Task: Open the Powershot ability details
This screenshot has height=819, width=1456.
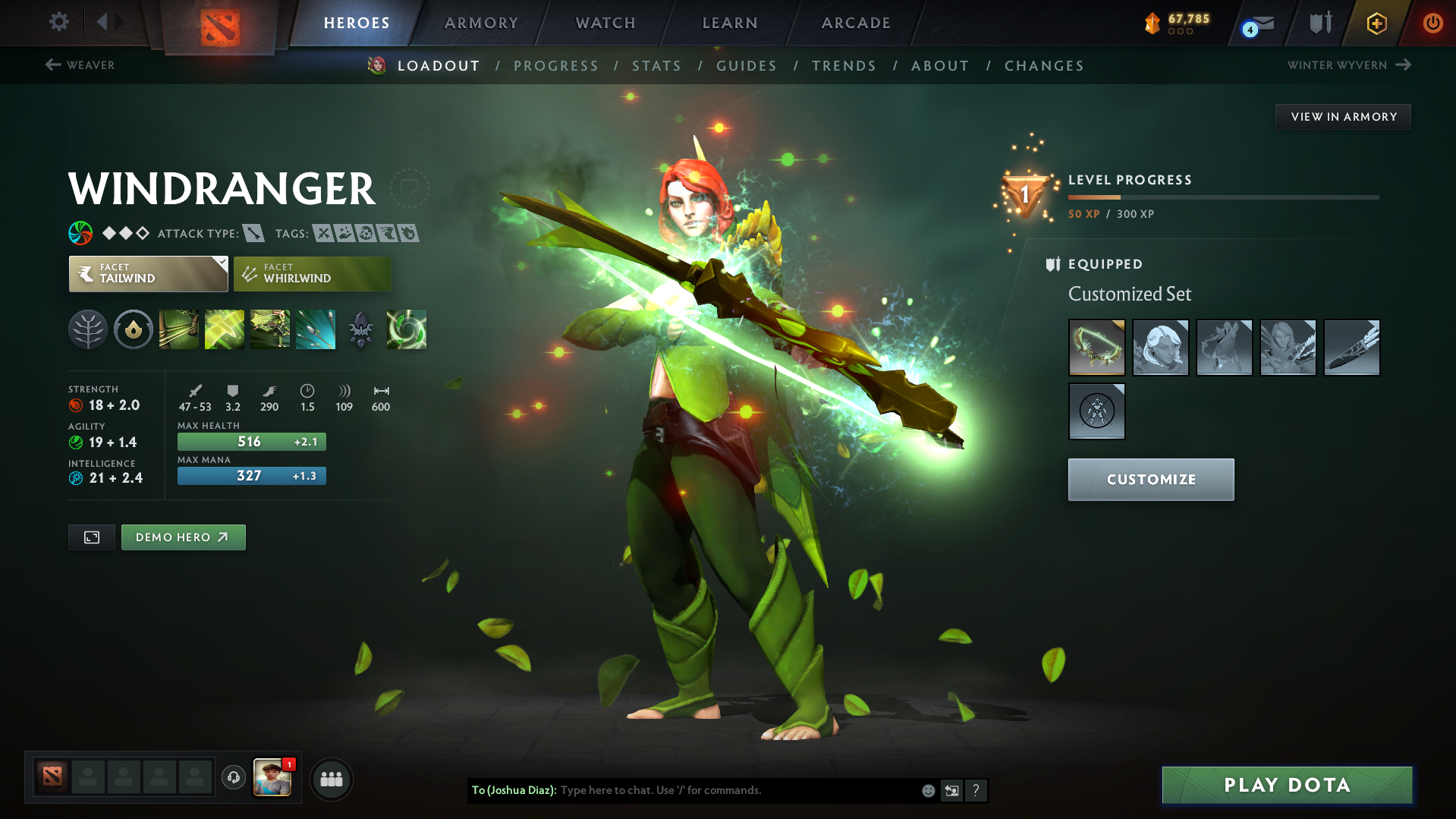Action: (224, 329)
